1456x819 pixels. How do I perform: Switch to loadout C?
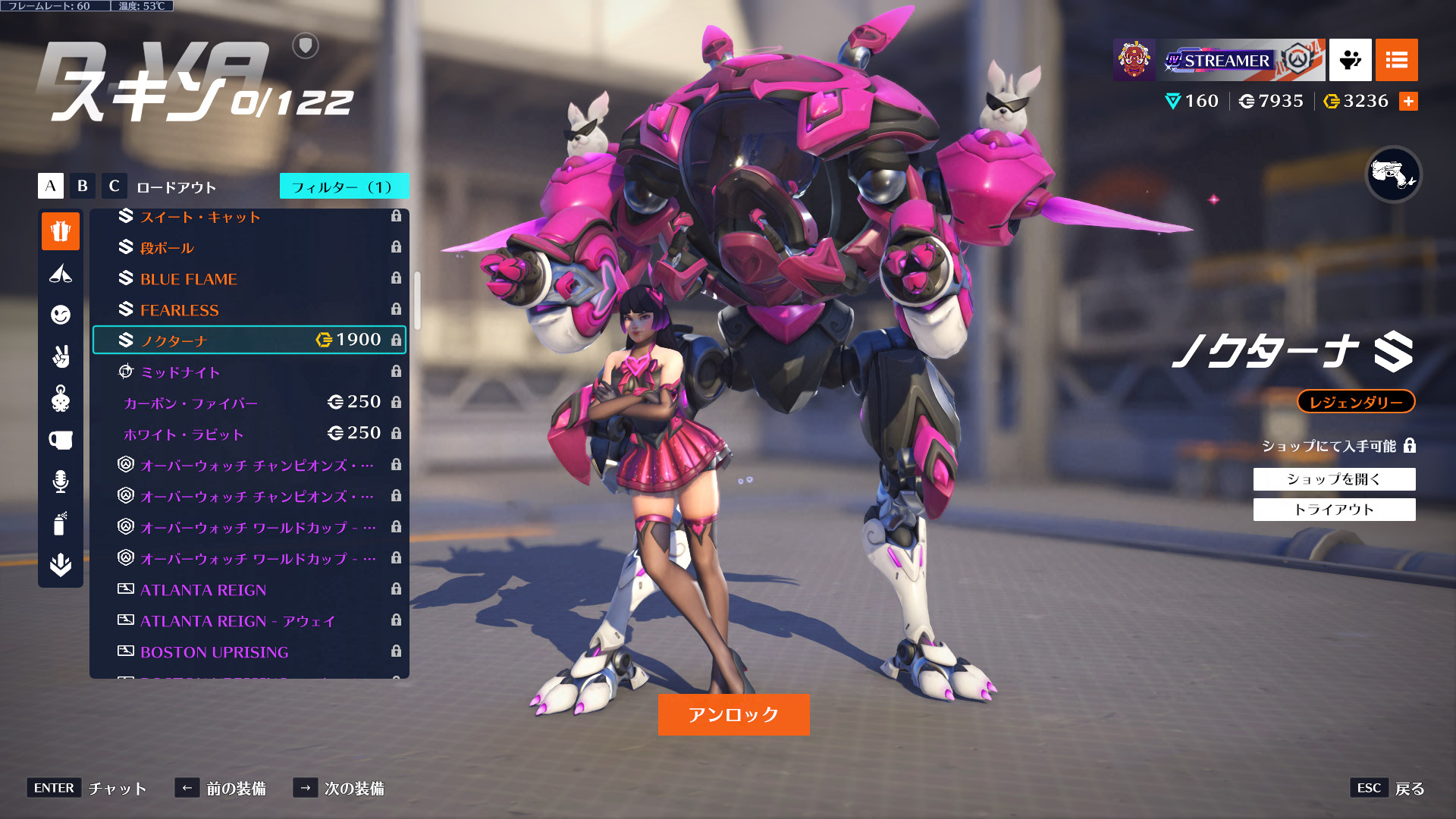tap(115, 186)
